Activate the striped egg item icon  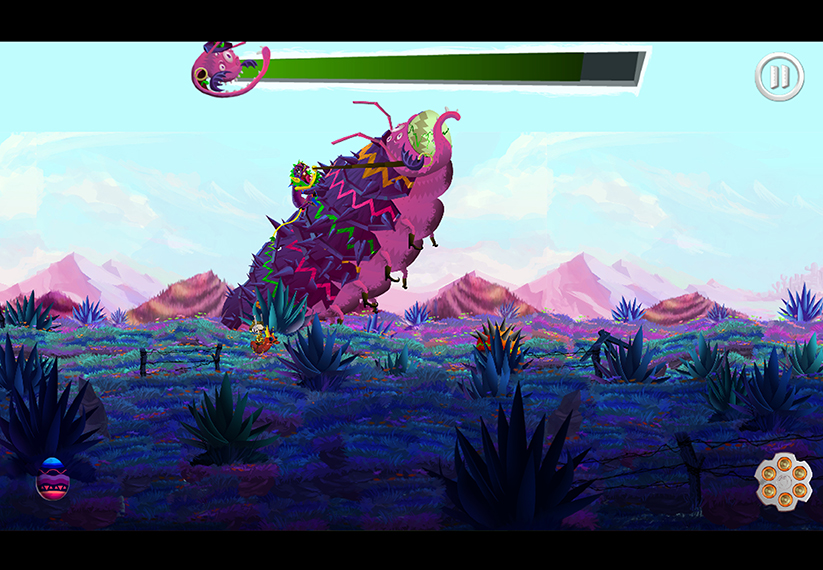53,479
